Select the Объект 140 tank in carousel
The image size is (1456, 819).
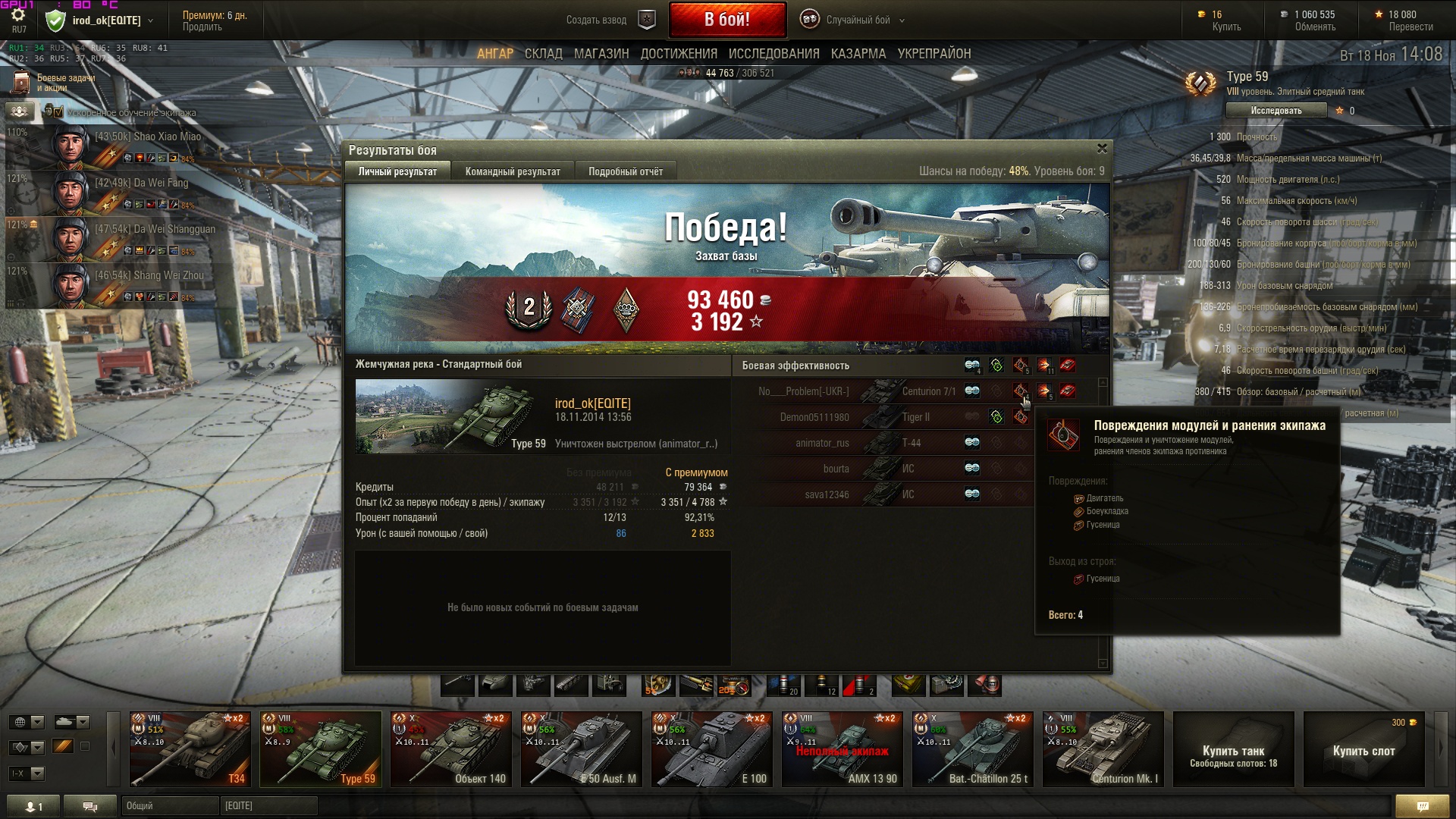coord(451,748)
